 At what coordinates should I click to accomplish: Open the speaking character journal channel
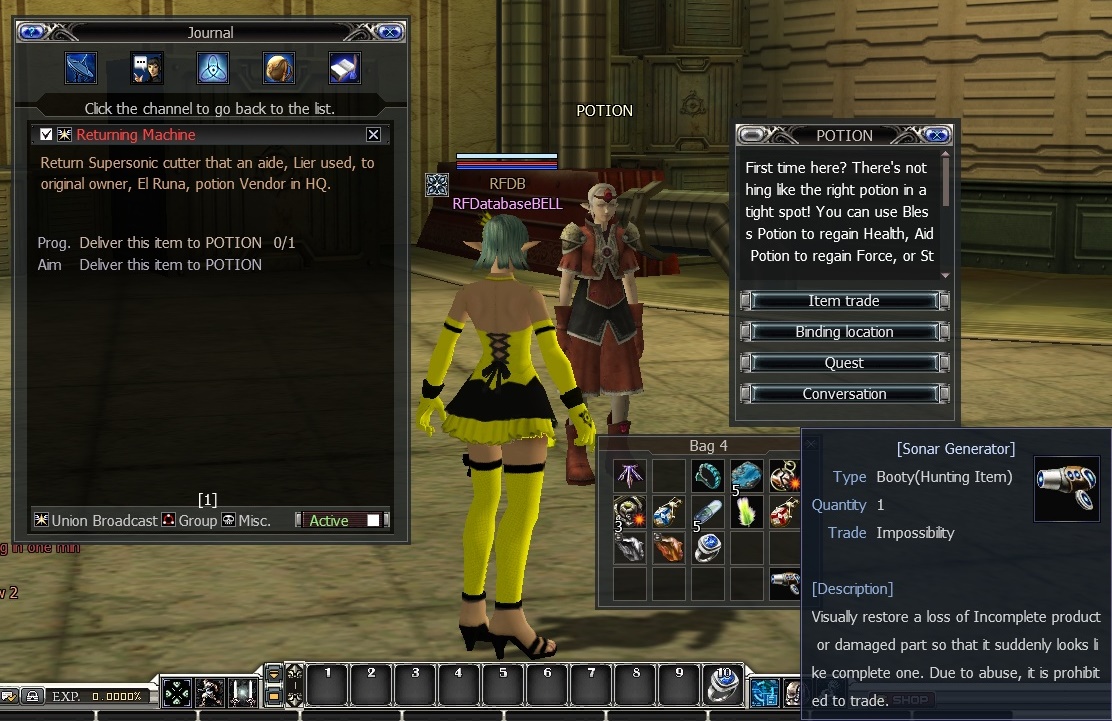[147, 67]
